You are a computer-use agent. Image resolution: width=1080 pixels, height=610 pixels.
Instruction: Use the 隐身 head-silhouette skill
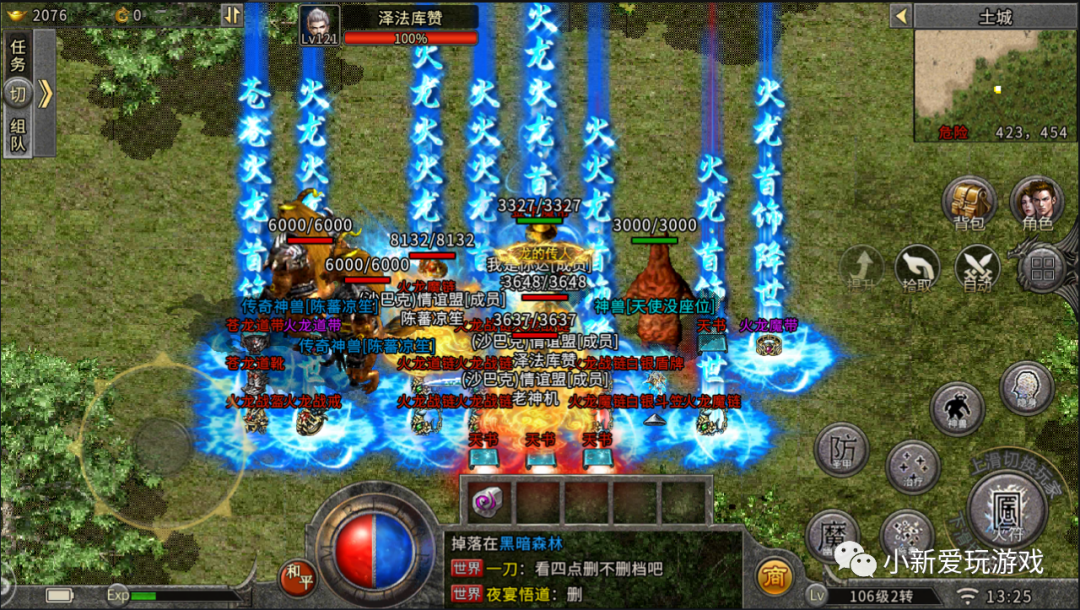tap(1025, 388)
